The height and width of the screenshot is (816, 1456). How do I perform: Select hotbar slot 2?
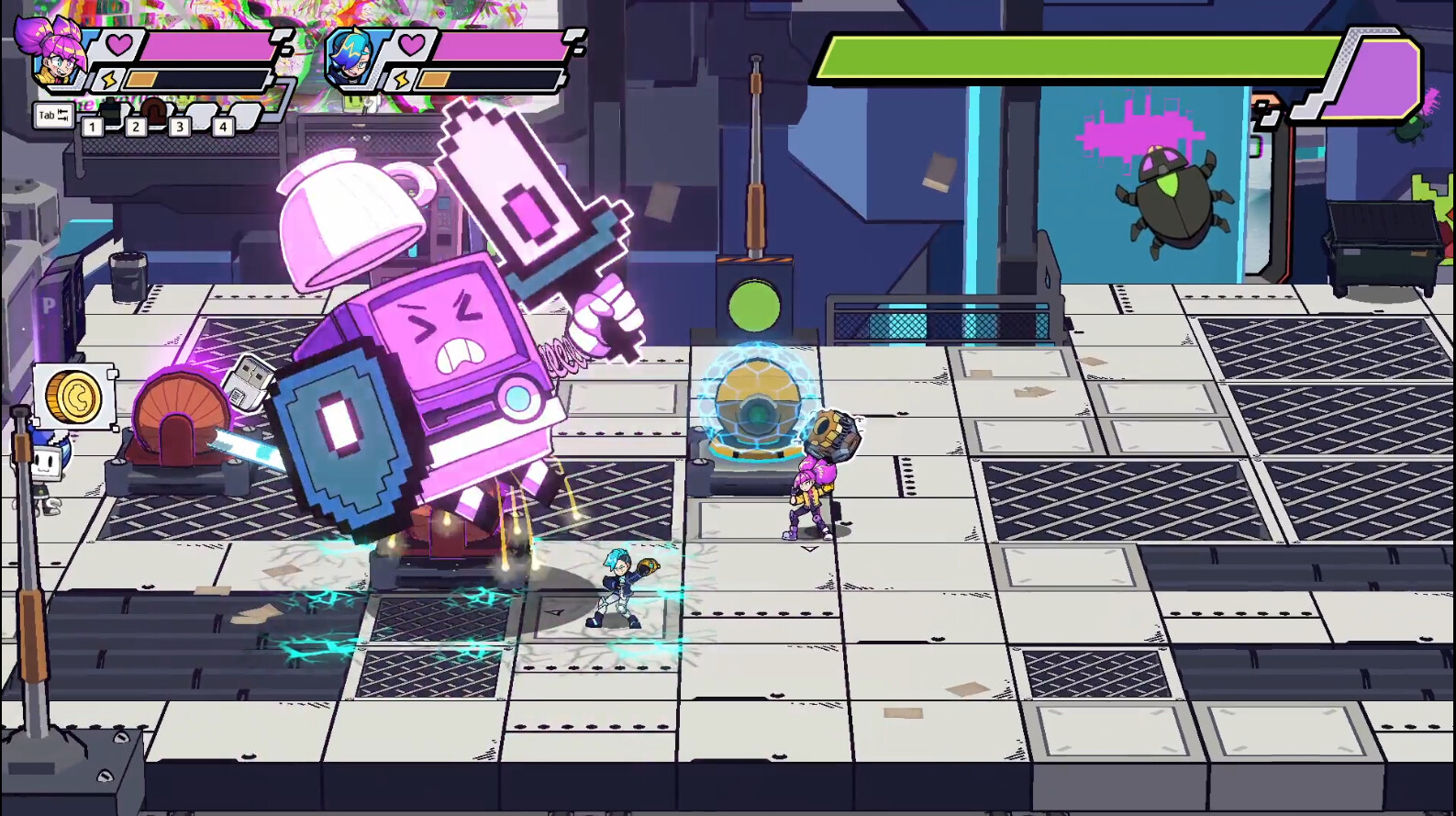(137, 126)
